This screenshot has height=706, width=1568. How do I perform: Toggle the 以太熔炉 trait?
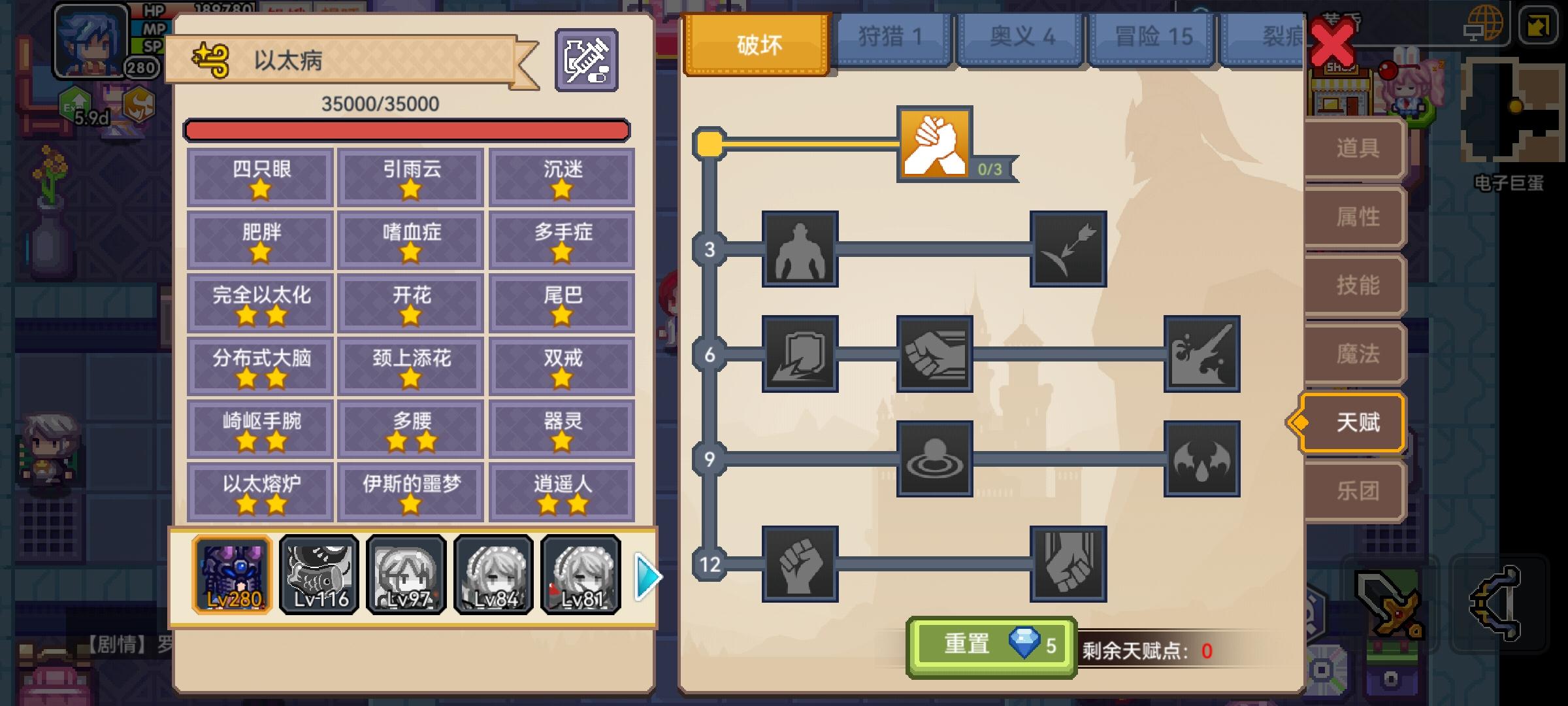coord(259,489)
